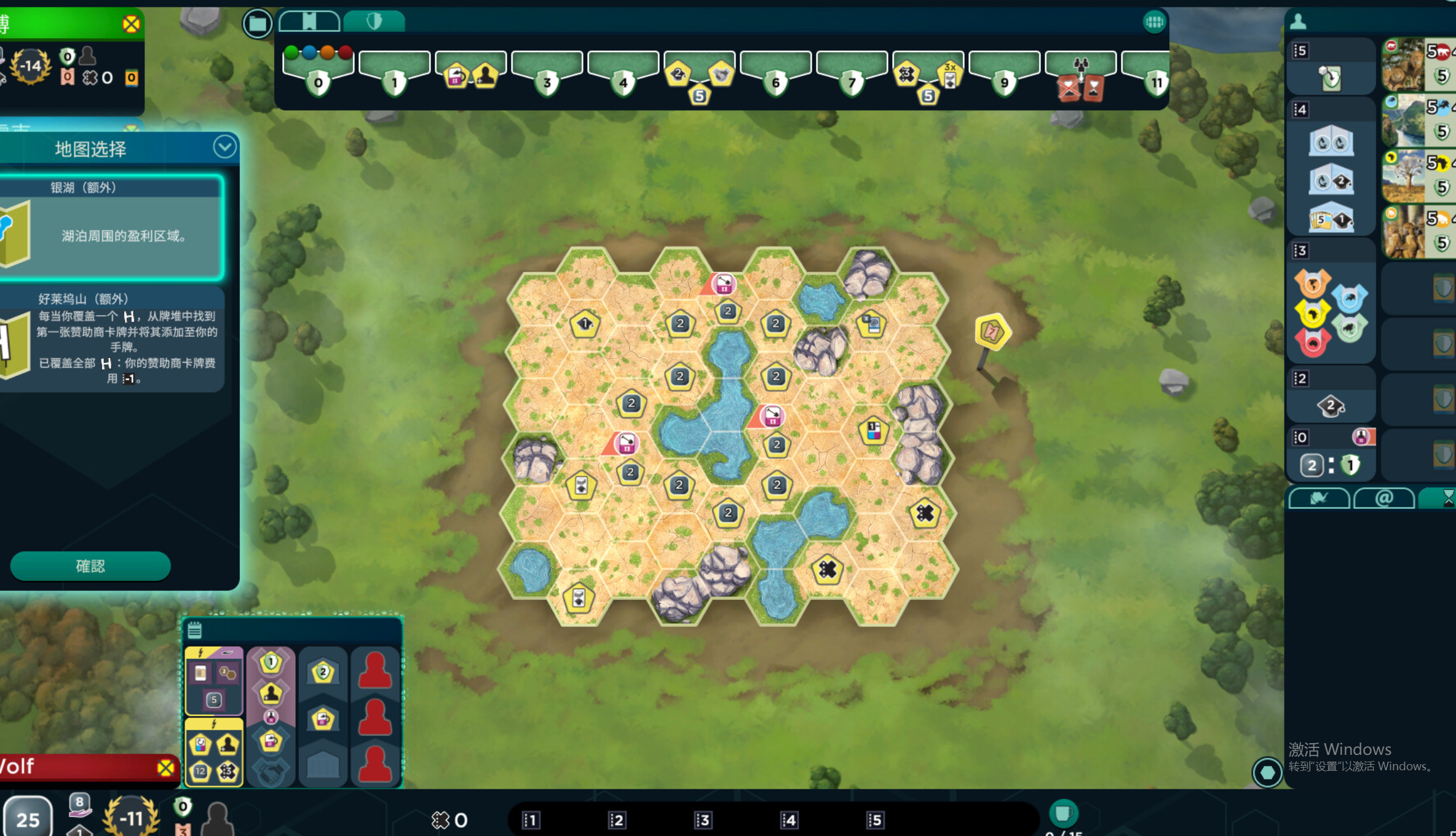This screenshot has height=836, width=1456.
Task: Open the animal tab in right panel
Action: click(1319, 499)
